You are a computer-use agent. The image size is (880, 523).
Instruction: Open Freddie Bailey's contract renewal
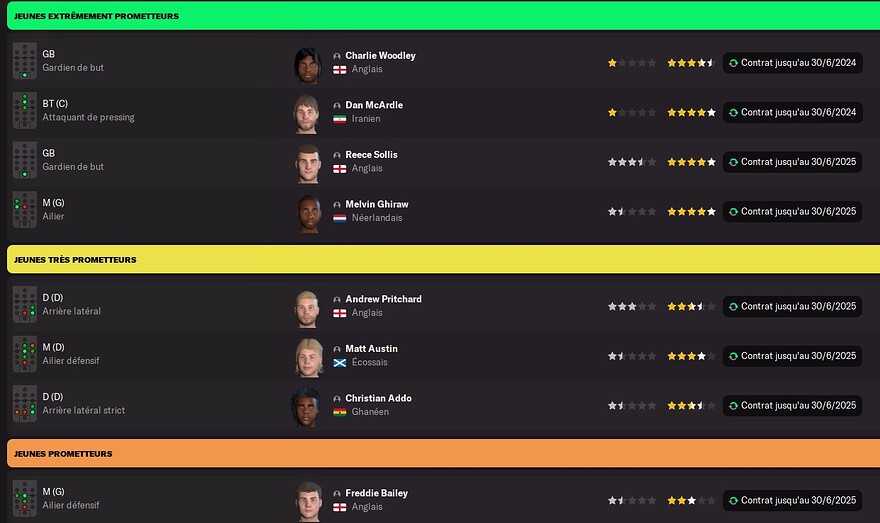(792, 500)
